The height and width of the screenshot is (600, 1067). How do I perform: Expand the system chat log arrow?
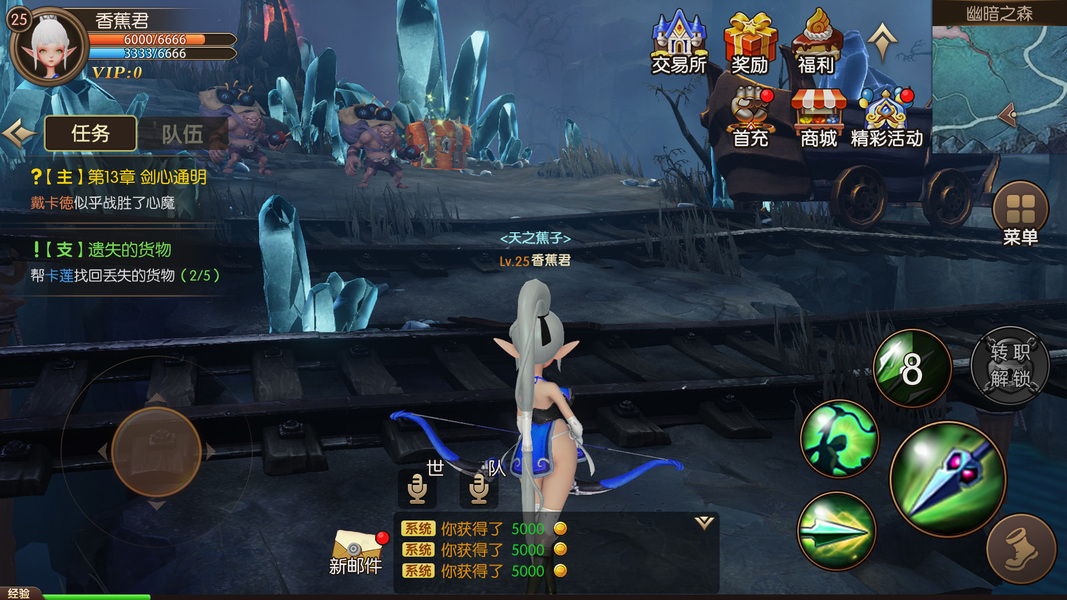(704, 523)
